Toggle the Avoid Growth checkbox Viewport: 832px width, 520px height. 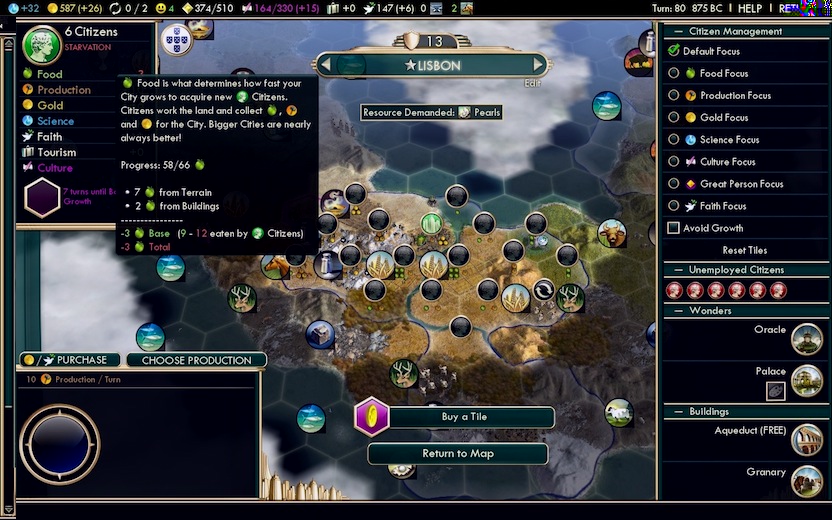tap(674, 228)
